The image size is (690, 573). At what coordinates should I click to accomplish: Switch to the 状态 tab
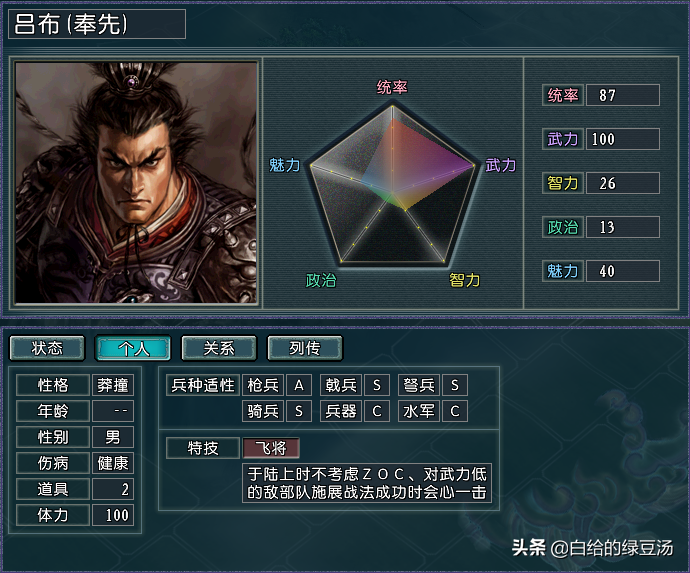point(47,348)
